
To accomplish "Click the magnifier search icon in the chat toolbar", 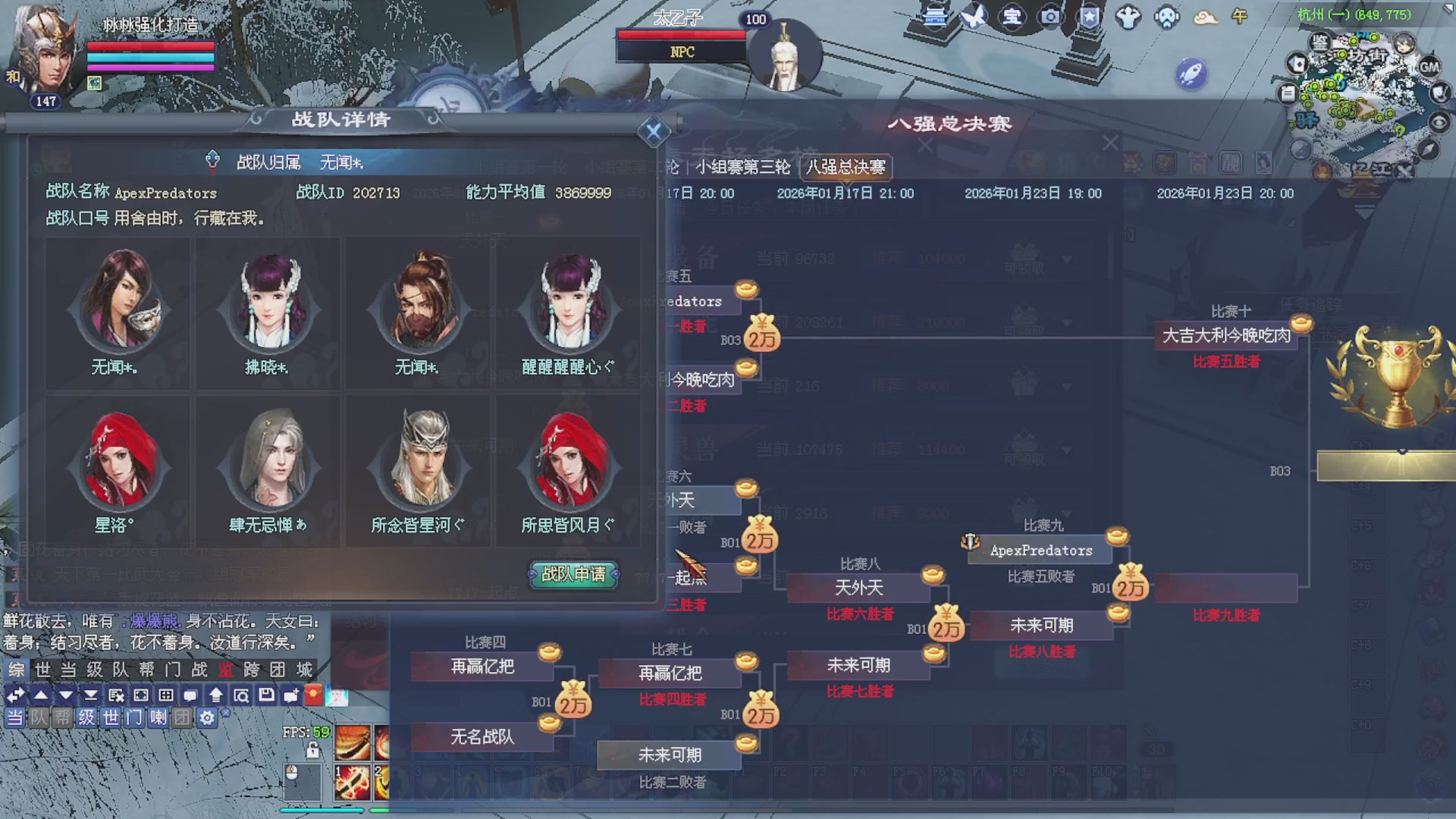I will pos(243,694).
